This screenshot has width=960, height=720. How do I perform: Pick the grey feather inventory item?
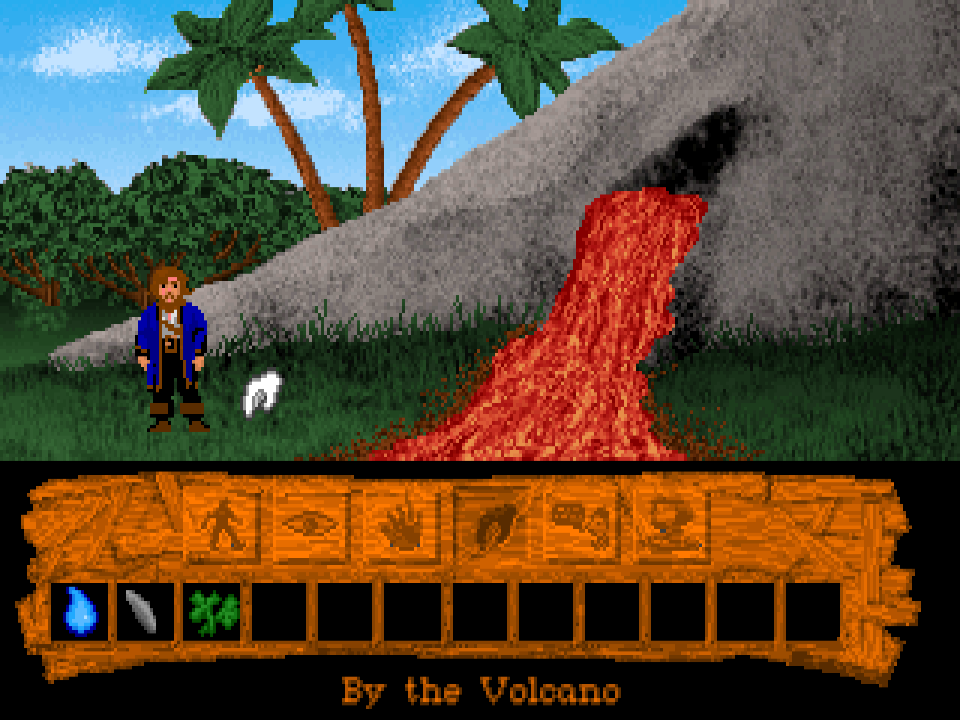tap(144, 610)
